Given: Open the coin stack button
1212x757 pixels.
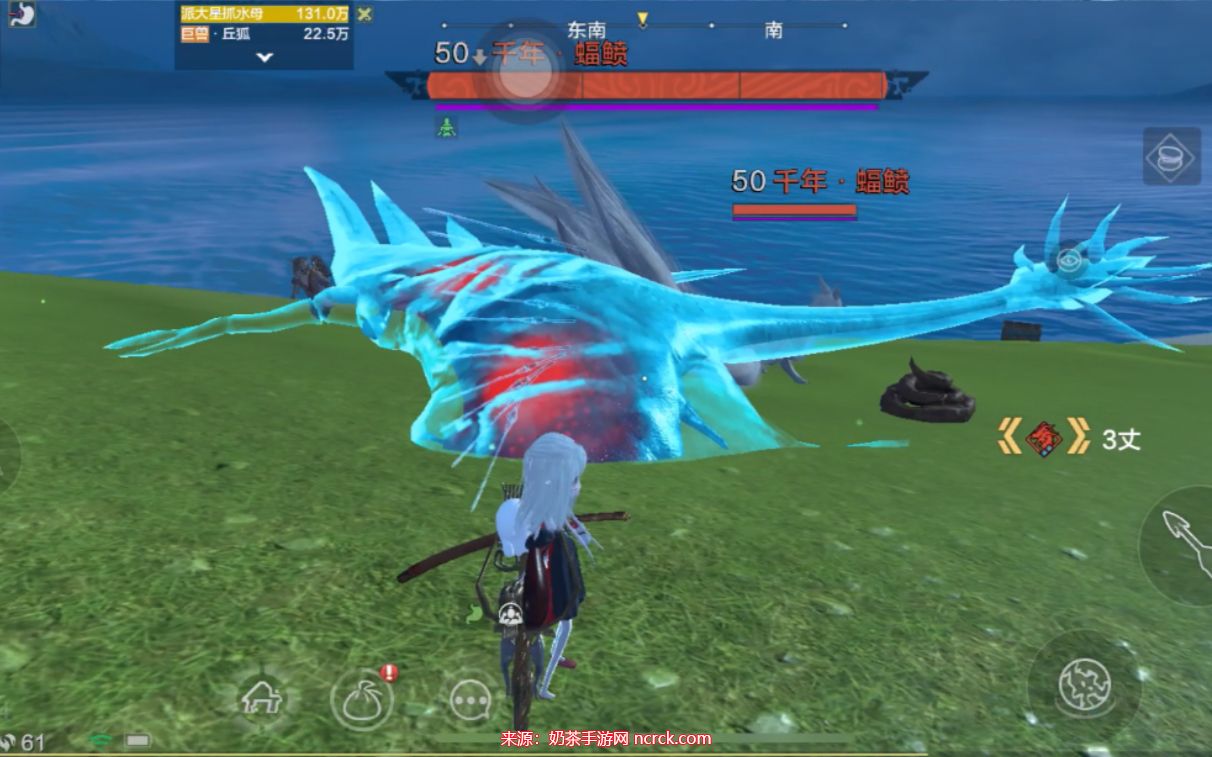Looking at the screenshot, I should (1171, 156).
